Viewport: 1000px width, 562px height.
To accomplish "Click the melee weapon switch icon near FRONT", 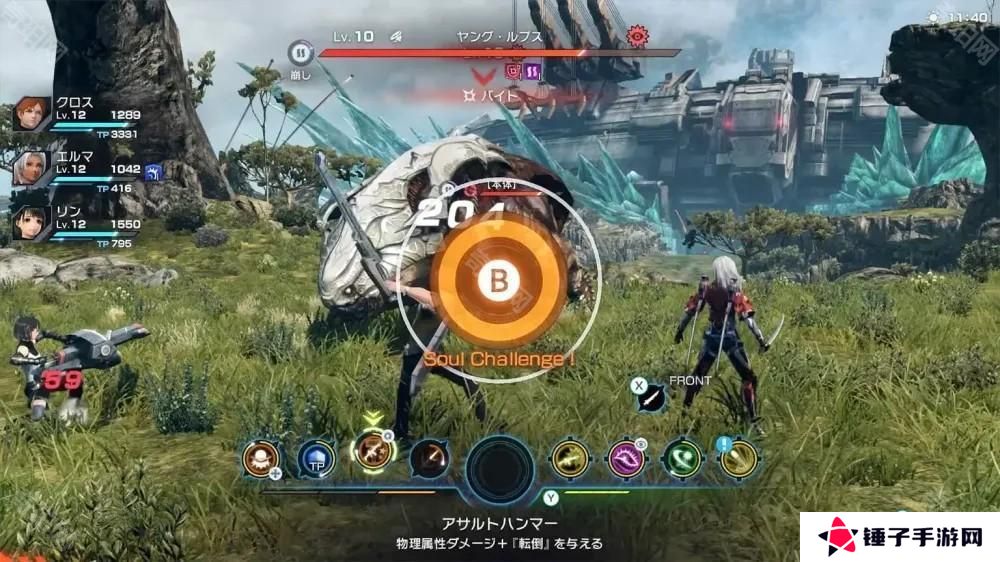I will [x=651, y=399].
